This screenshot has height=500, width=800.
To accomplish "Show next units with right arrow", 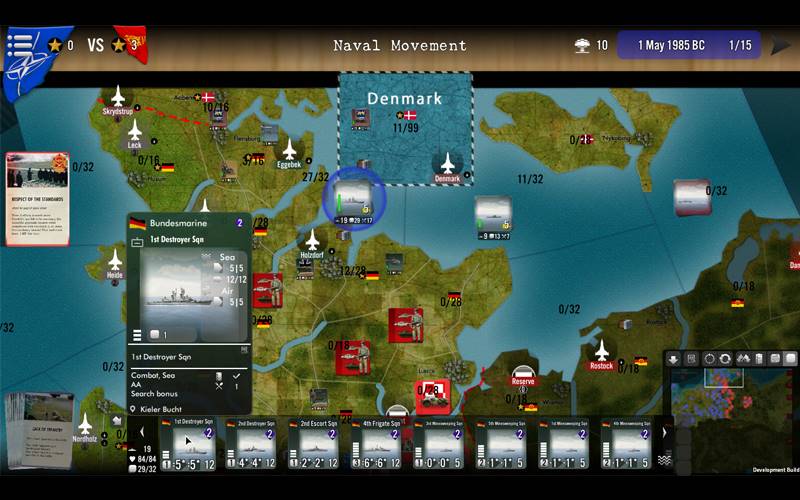I will (x=664, y=432).
